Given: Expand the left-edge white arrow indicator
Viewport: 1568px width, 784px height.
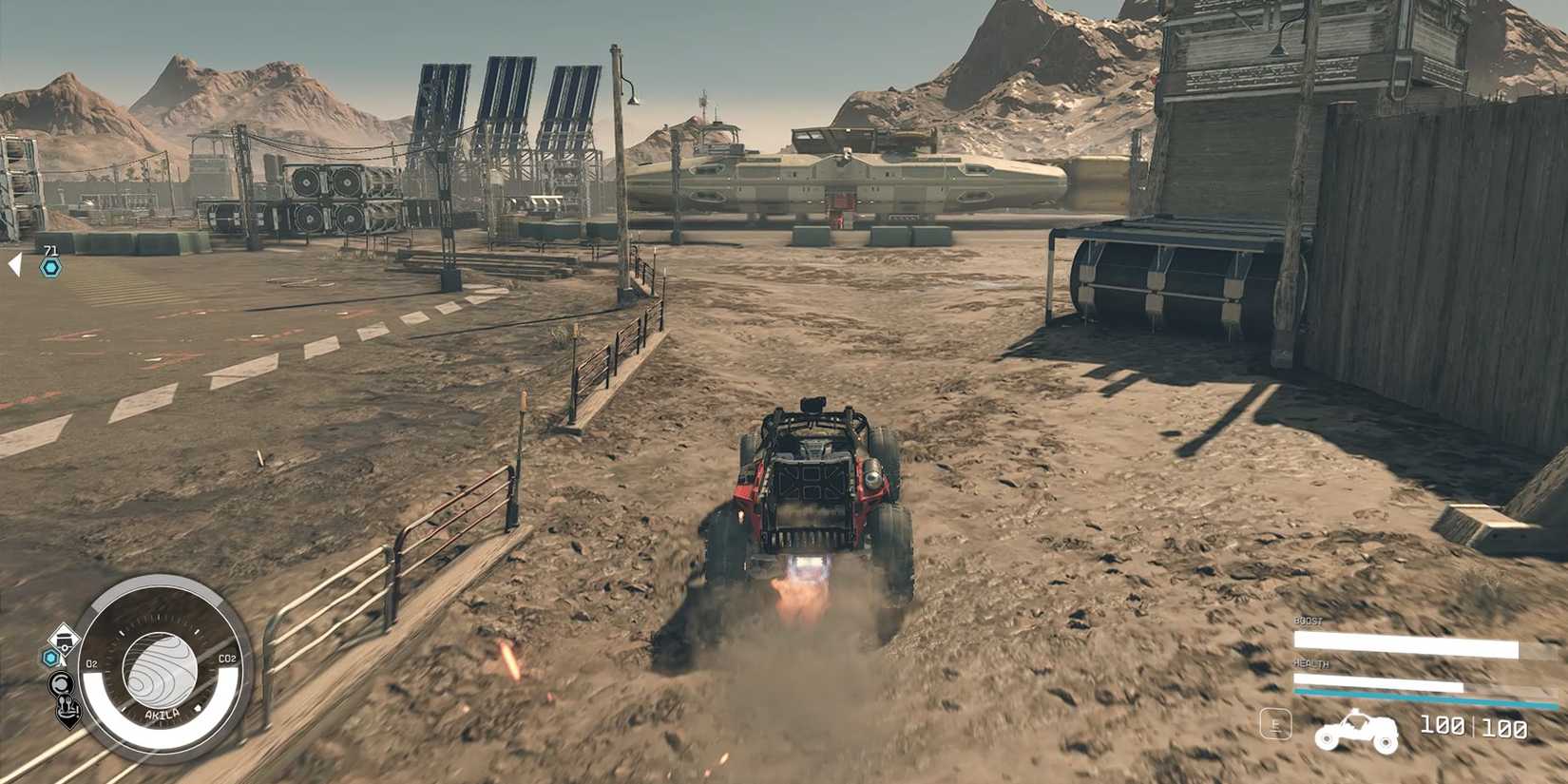Looking at the screenshot, I should pos(15,264).
